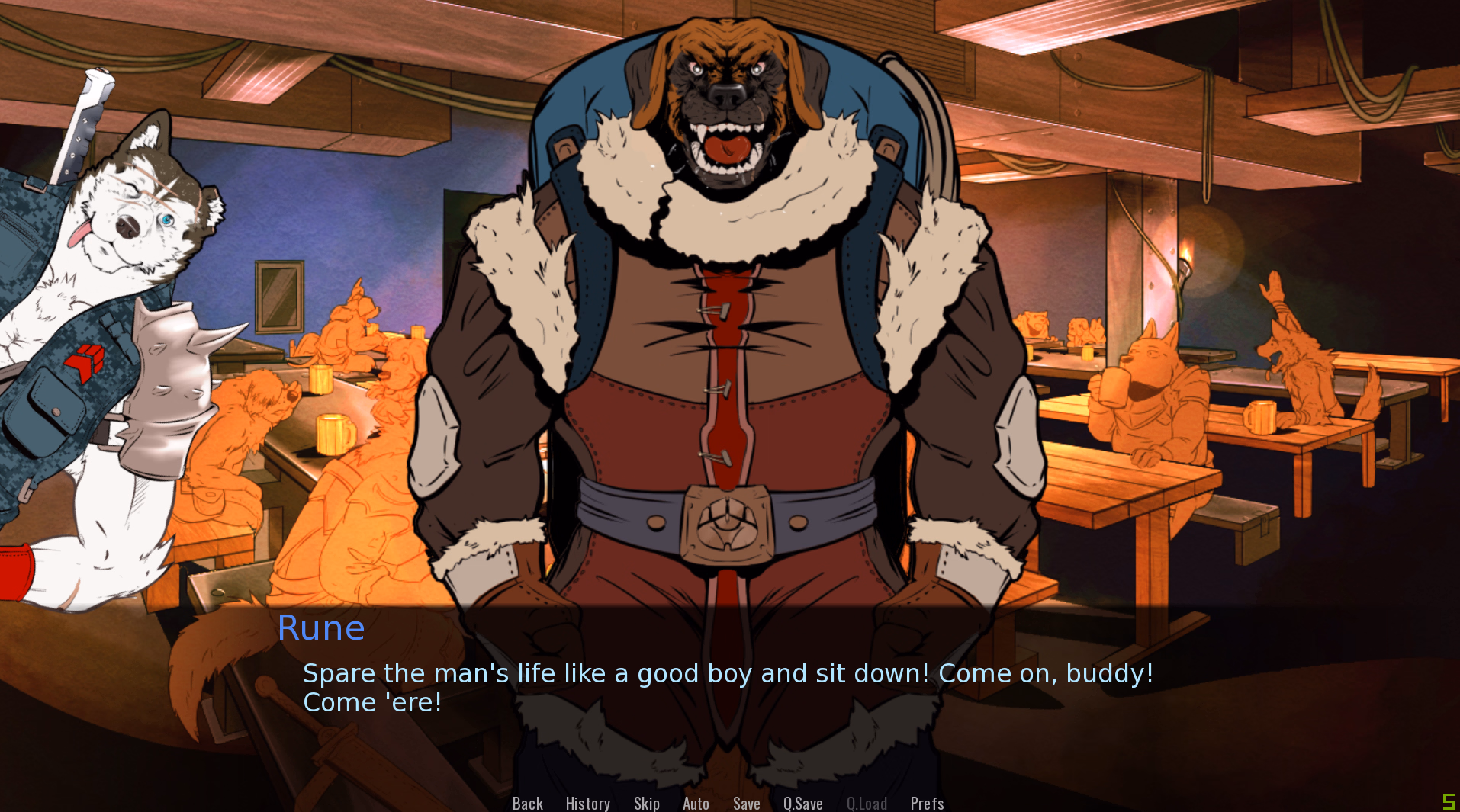Open the Save screen
The width and height of the screenshot is (1460, 812).
point(746,803)
